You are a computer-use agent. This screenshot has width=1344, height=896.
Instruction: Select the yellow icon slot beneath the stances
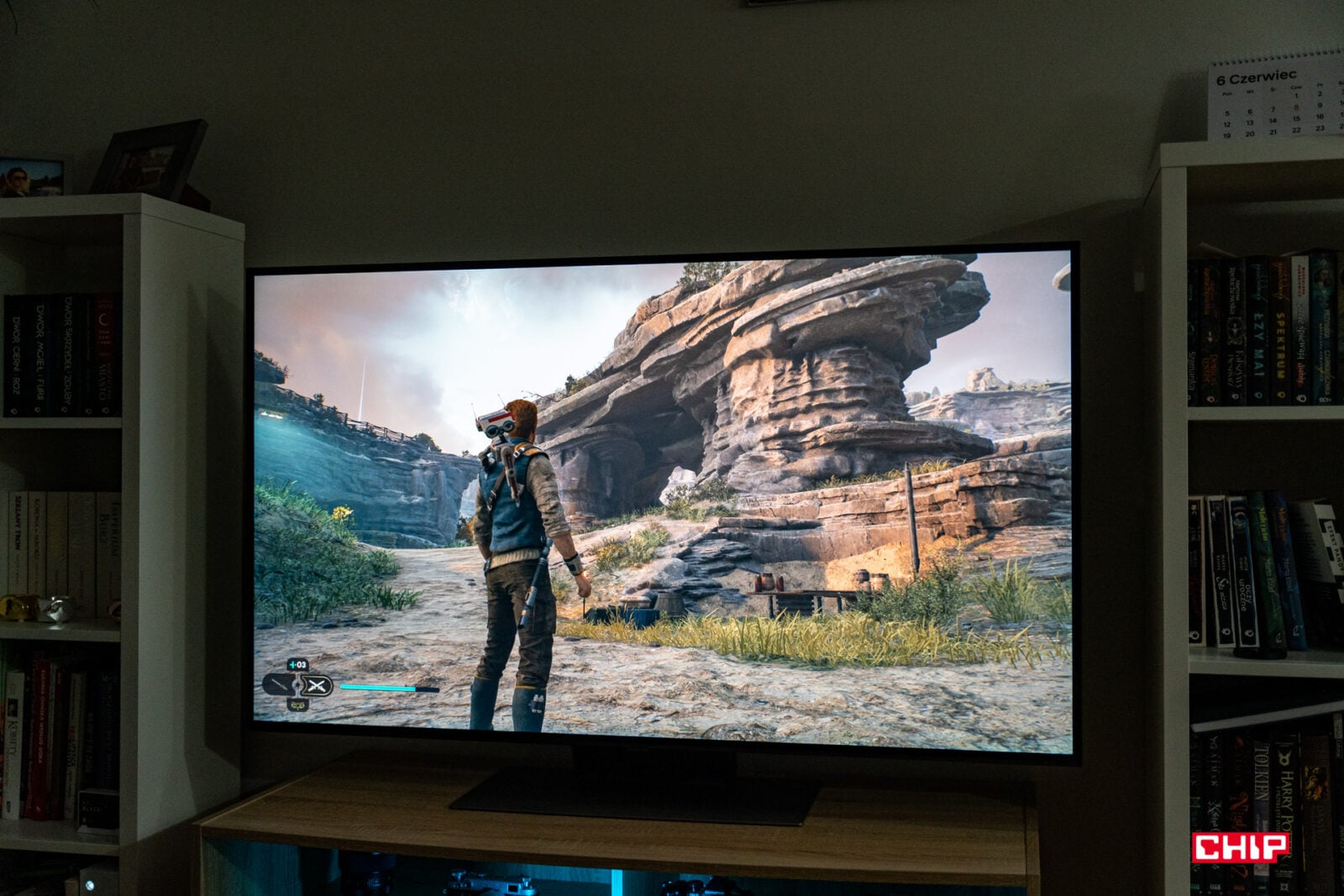(x=297, y=705)
